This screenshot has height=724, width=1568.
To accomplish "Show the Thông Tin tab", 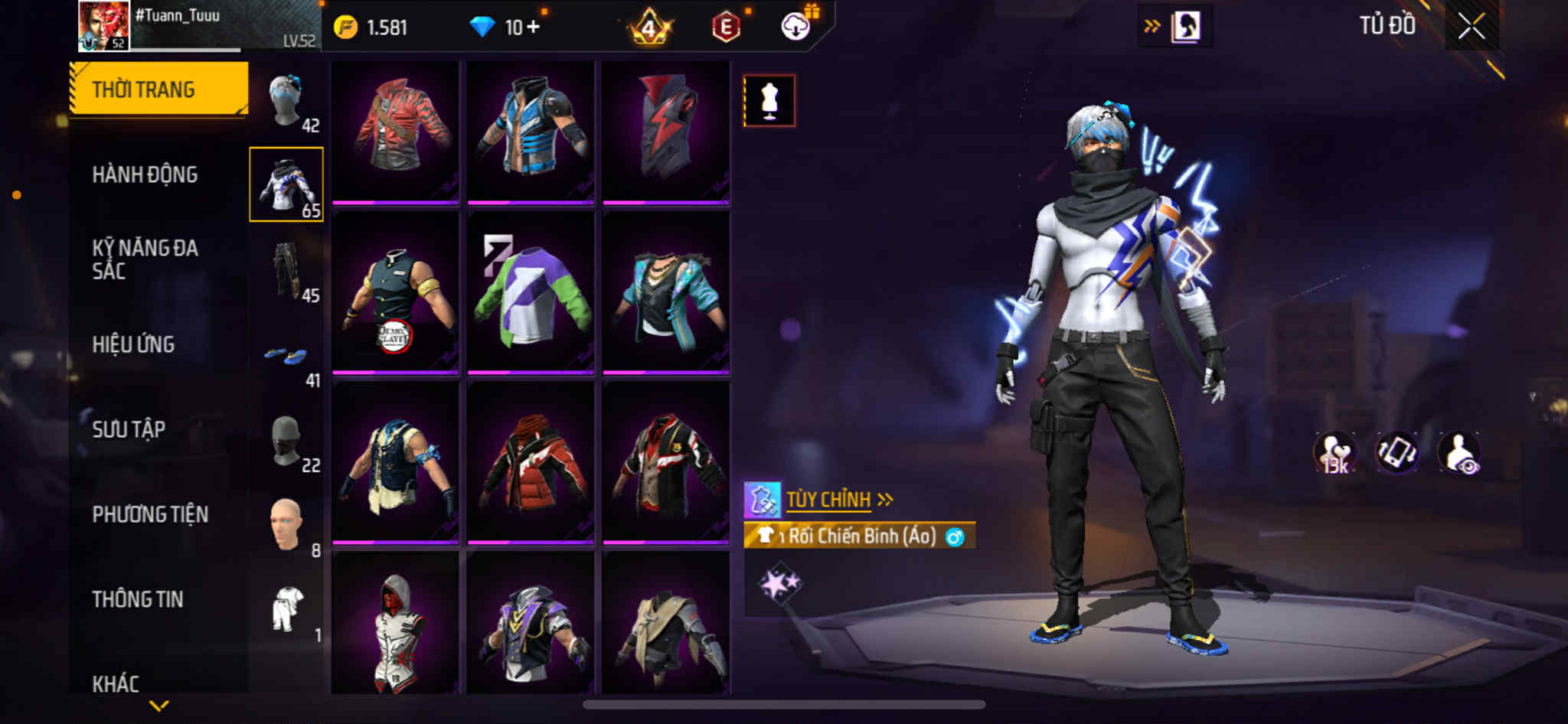I will (138, 599).
